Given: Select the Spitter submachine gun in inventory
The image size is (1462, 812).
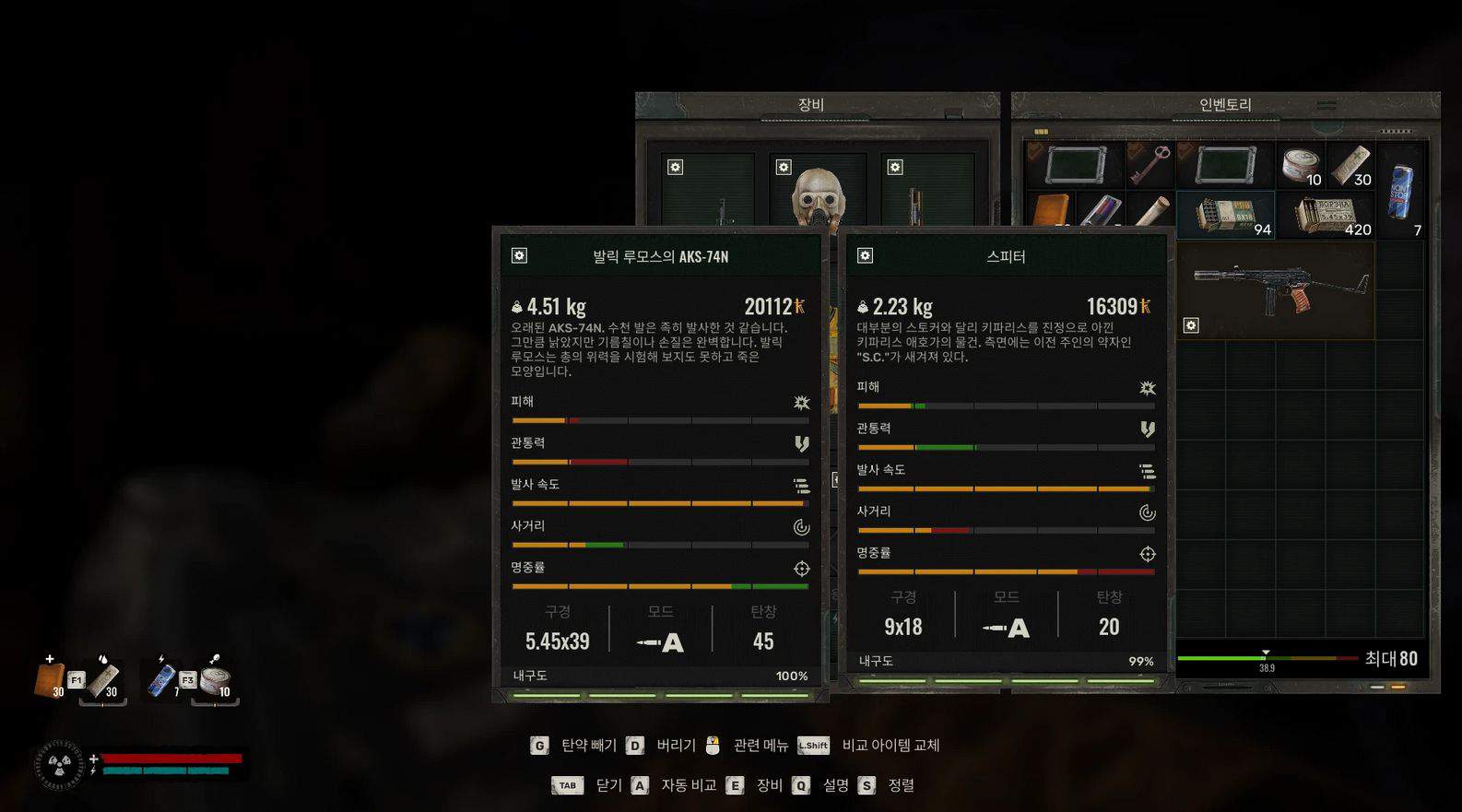Looking at the screenshot, I should click(1276, 288).
